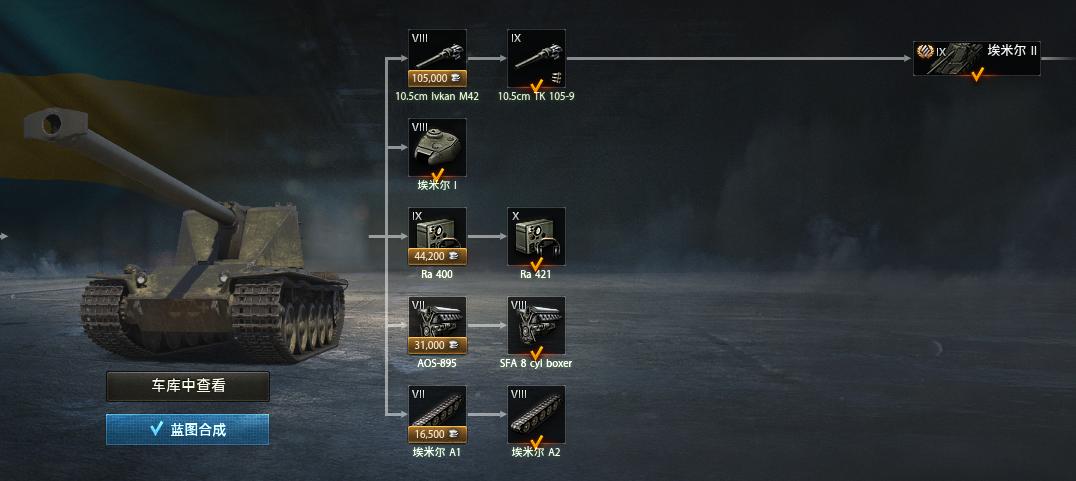Open the 埃米尔 II tank node
This screenshot has width=1076, height=481.
(x=977, y=58)
